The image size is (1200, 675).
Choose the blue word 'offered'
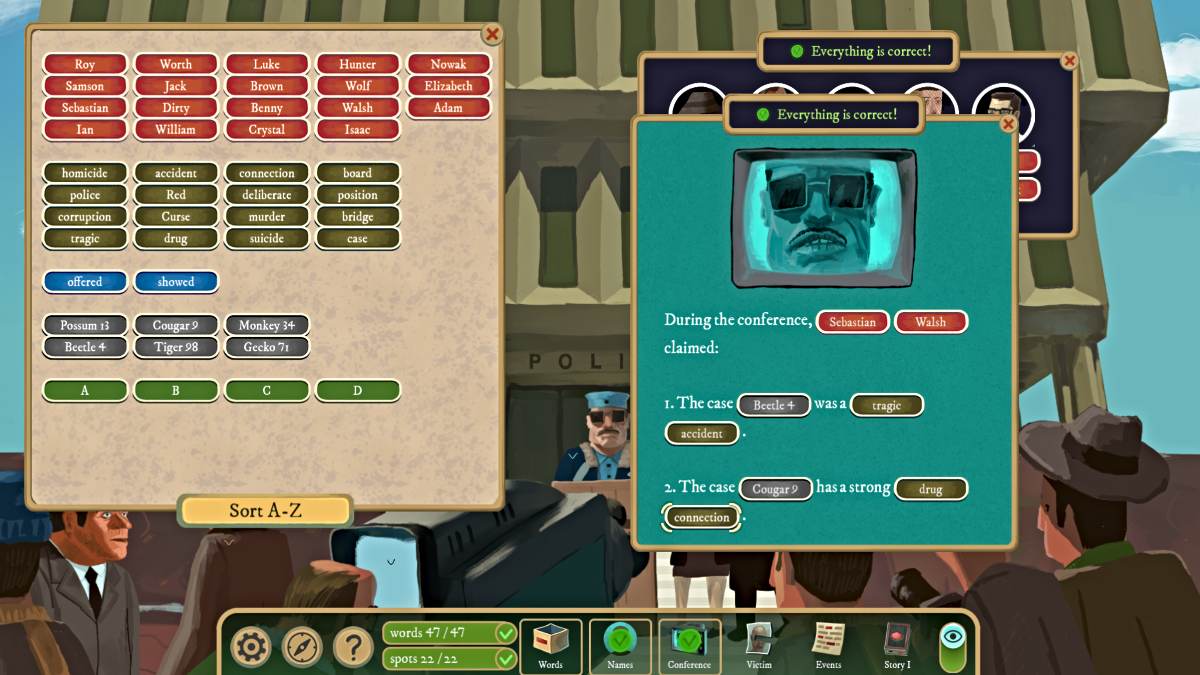click(85, 282)
